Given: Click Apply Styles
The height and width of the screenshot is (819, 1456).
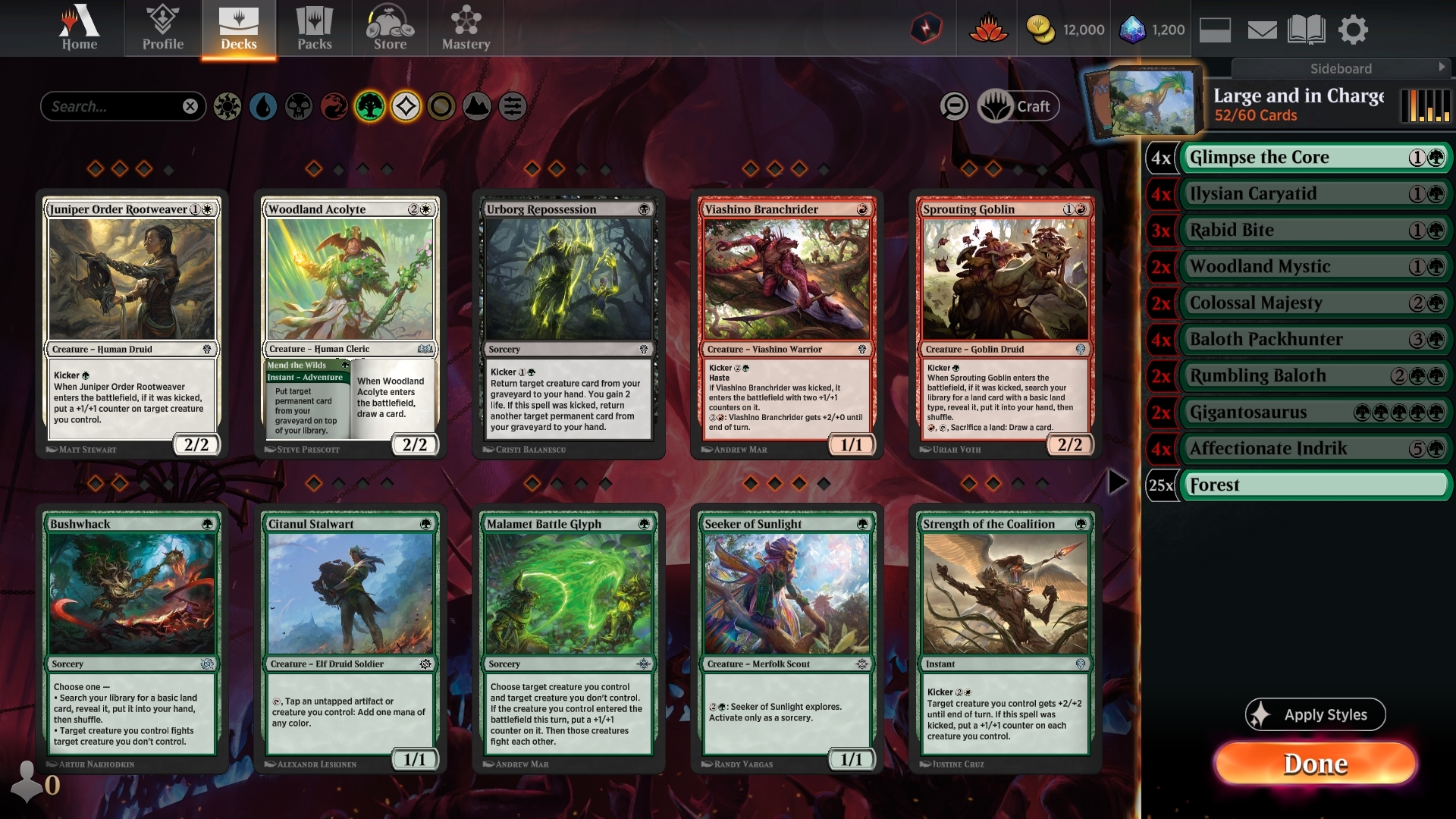Looking at the screenshot, I should [1315, 714].
